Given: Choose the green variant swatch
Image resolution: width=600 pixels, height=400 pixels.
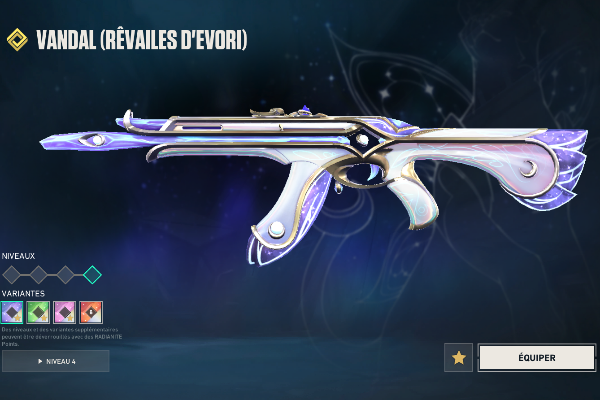Looking at the screenshot, I should (x=39, y=312).
